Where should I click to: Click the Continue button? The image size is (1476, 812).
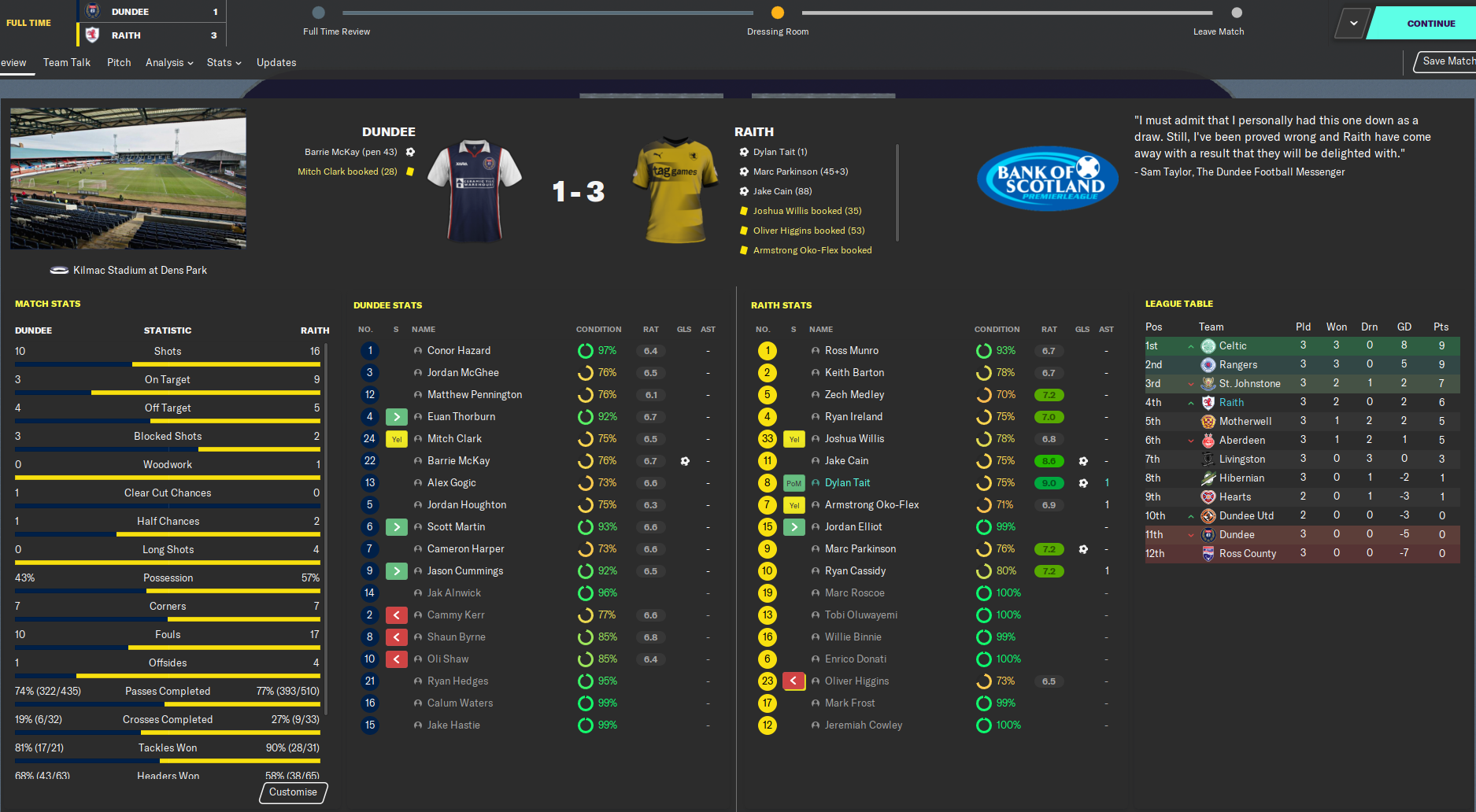[1430, 24]
